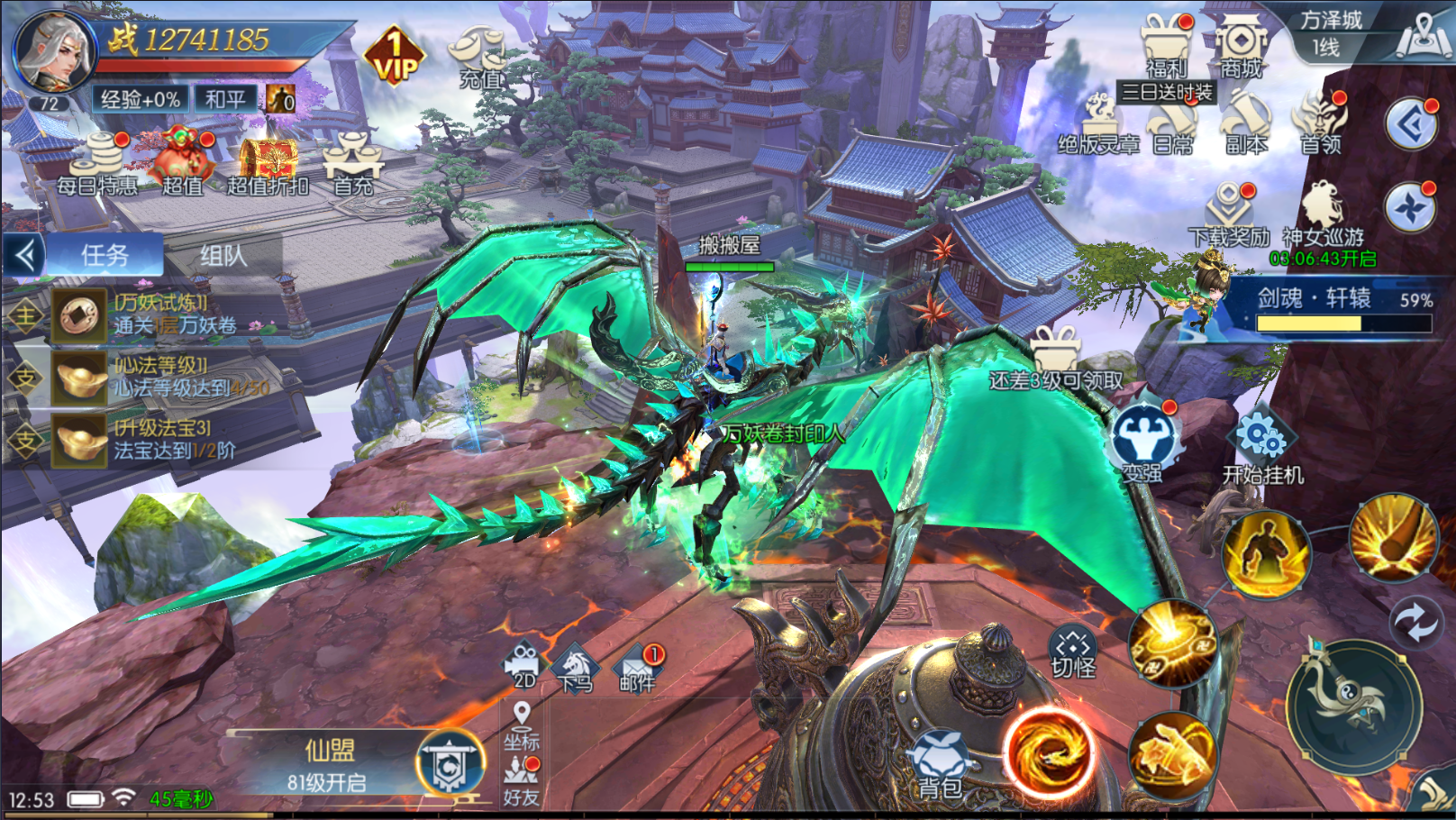Screen dimensions: 1456x820
Task: Open the 每日特惠 daily deals
Action: click(x=97, y=164)
